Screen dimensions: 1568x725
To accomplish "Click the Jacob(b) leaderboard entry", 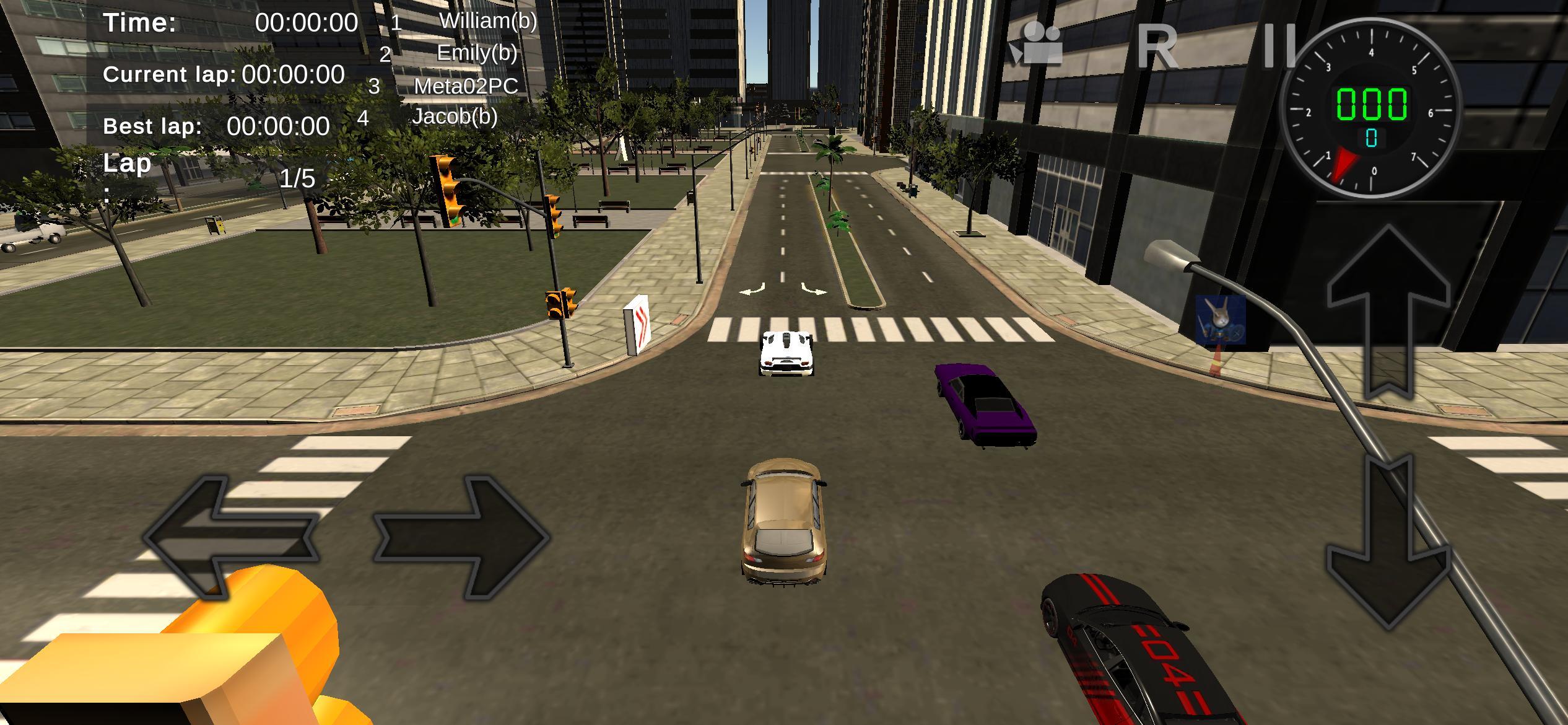I will click(x=454, y=118).
